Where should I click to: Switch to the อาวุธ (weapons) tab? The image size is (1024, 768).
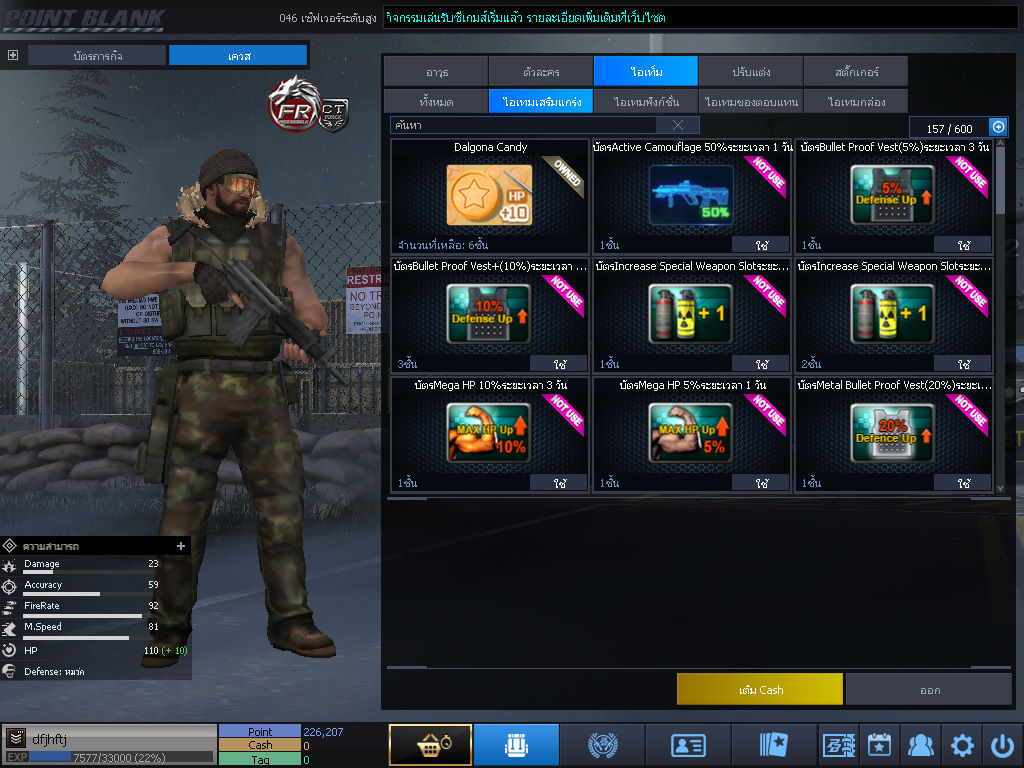436,72
